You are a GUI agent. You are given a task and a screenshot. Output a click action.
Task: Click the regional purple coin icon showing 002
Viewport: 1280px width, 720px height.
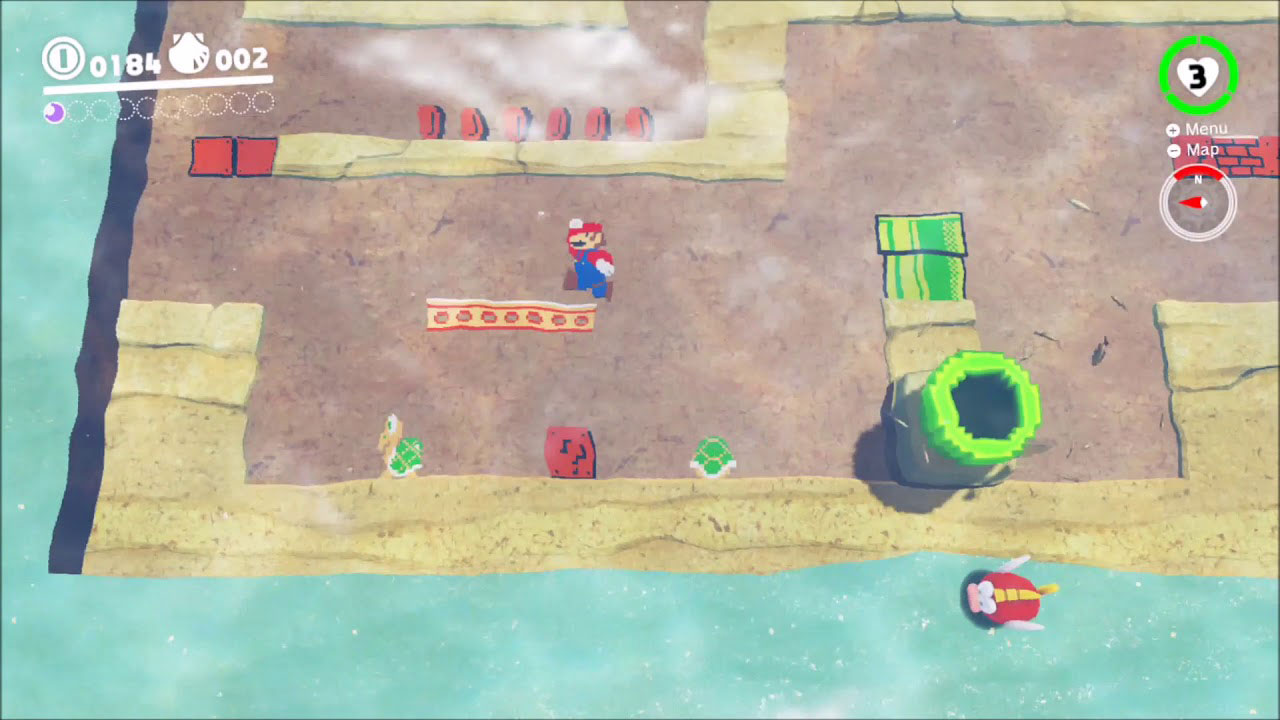coord(188,52)
